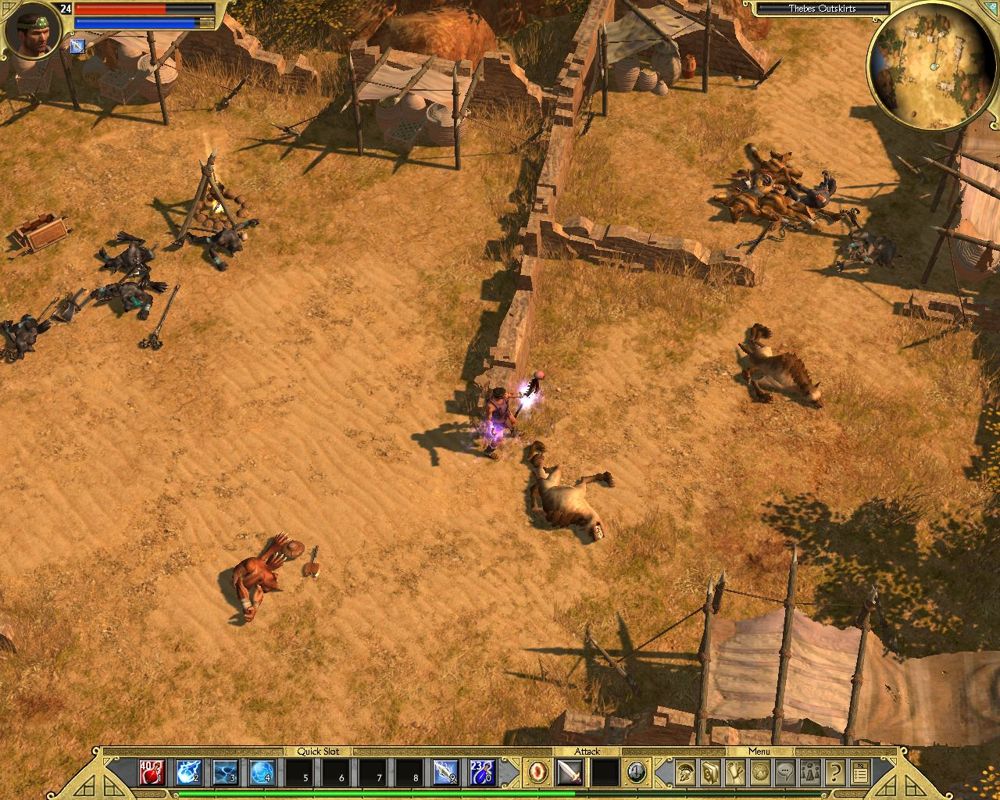The height and width of the screenshot is (800, 1000).
Task: Click the hero portrait
Action: (32, 32)
